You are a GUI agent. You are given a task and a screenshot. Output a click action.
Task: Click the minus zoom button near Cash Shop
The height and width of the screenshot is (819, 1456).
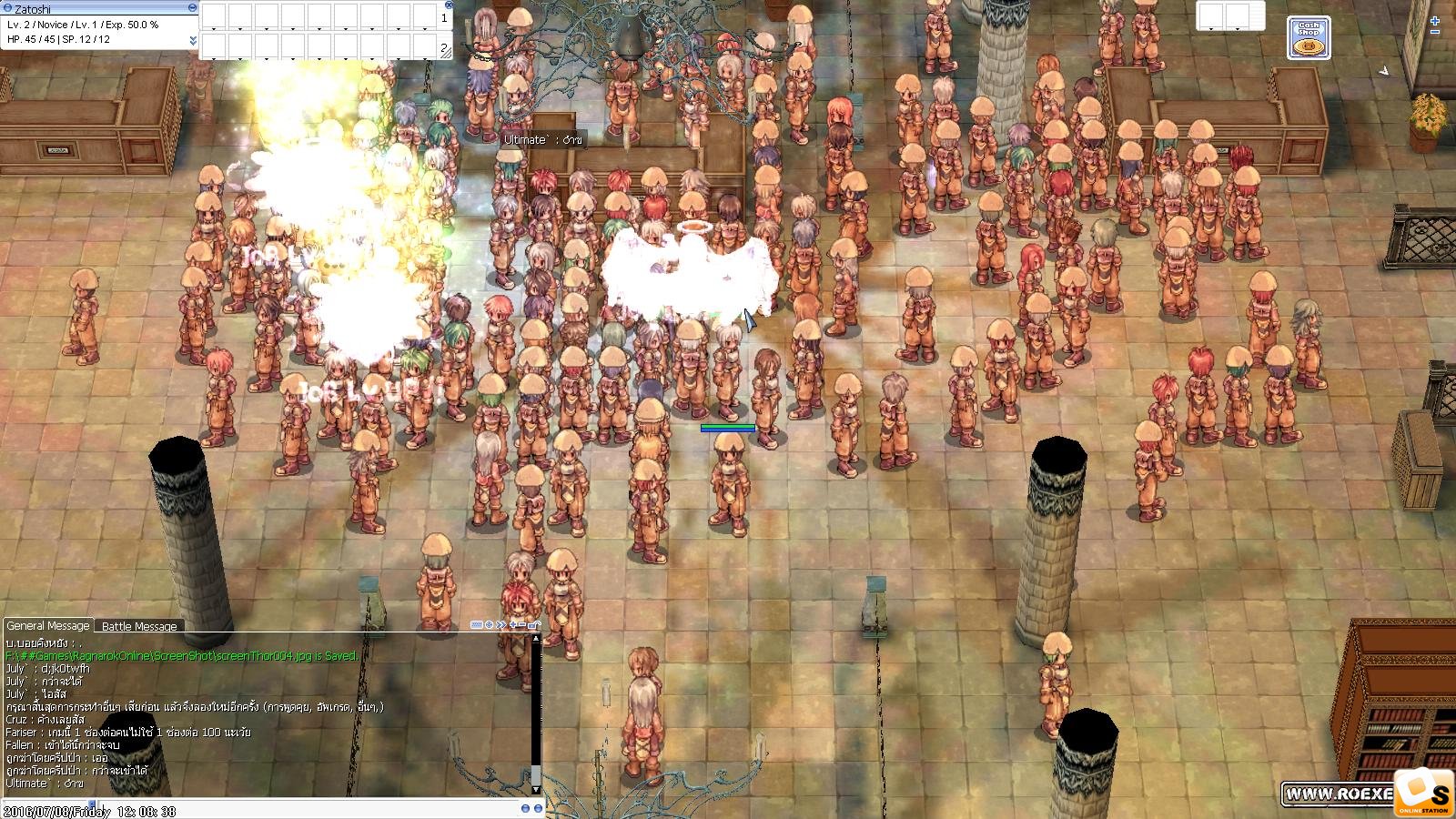point(1435,33)
